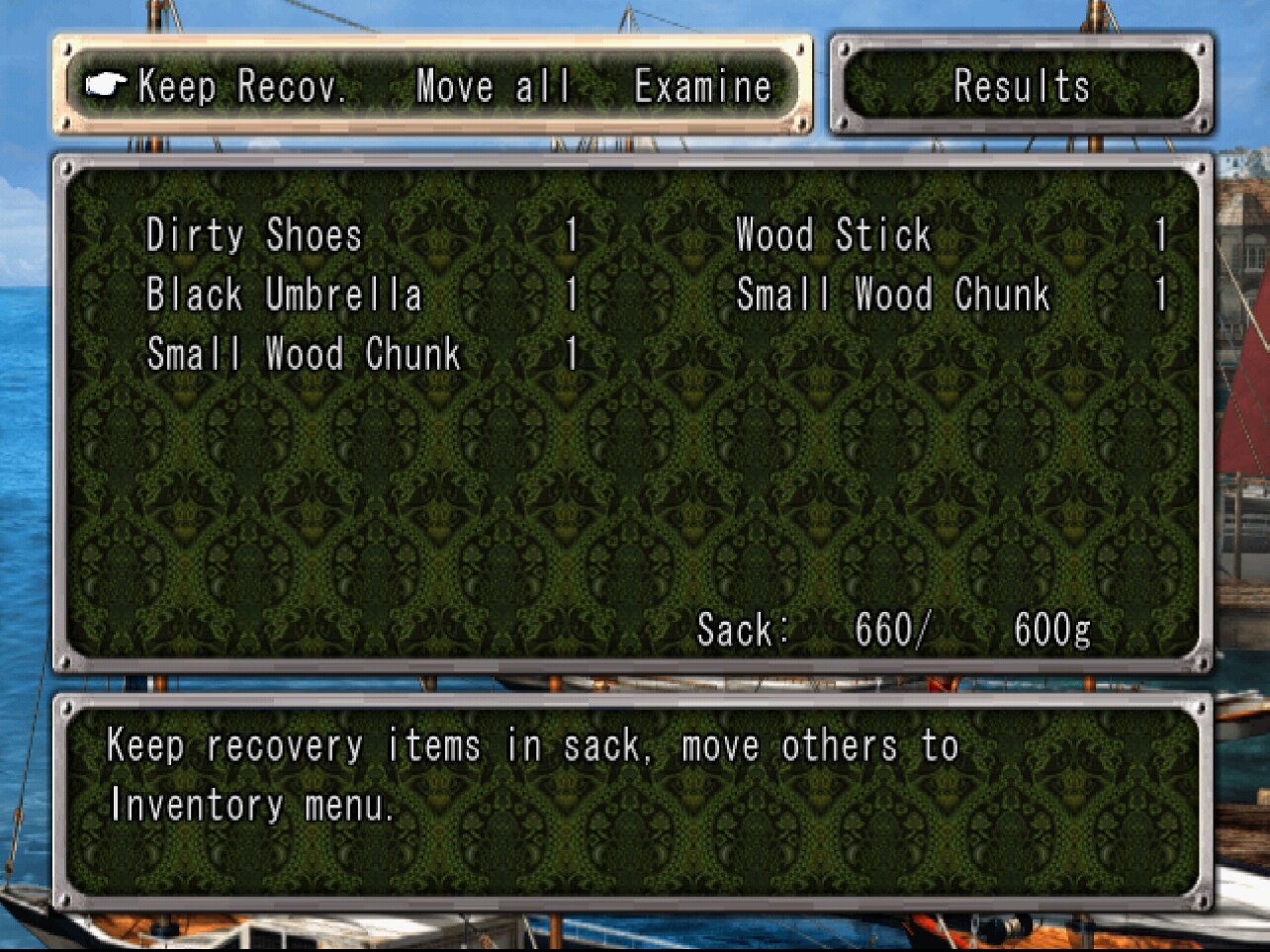Click the Wood Stick item
Image resolution: width=1270 pixels, height=952 pixels.
pos(833,235)
